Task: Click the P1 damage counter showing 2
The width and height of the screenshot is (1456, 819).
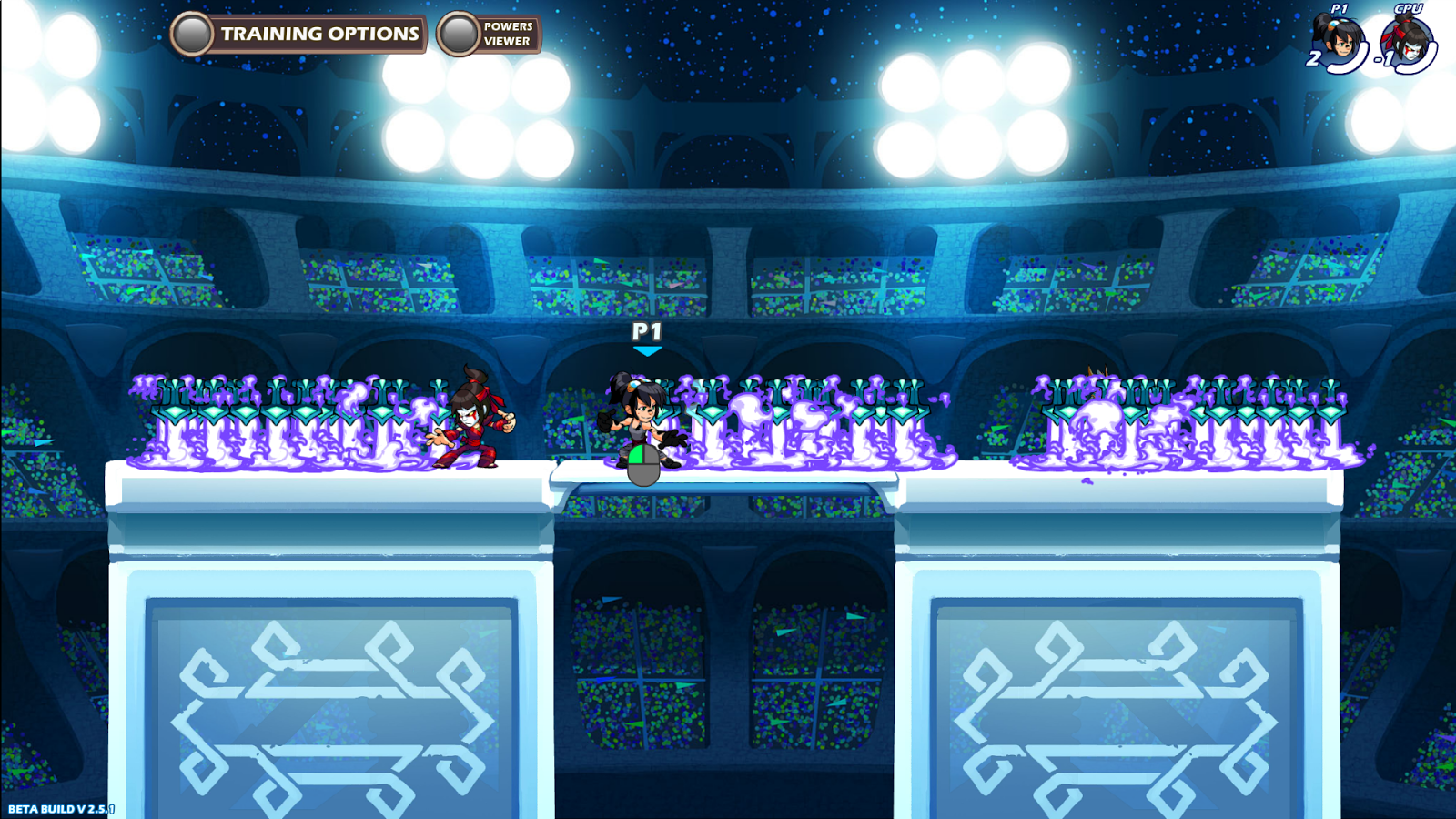Action: tap(1315, 58)
